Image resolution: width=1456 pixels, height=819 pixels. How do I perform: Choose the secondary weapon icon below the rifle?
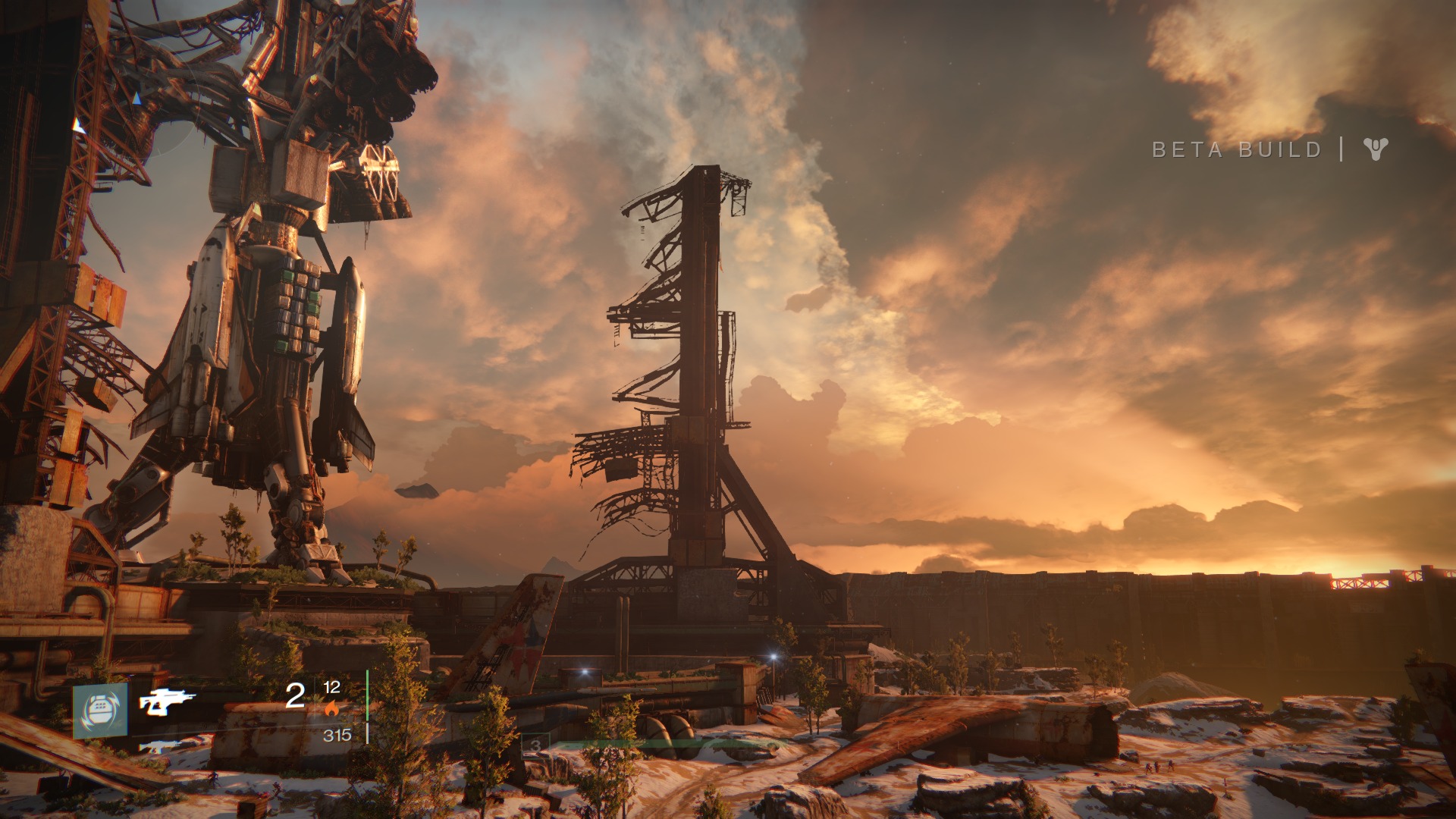160,746
